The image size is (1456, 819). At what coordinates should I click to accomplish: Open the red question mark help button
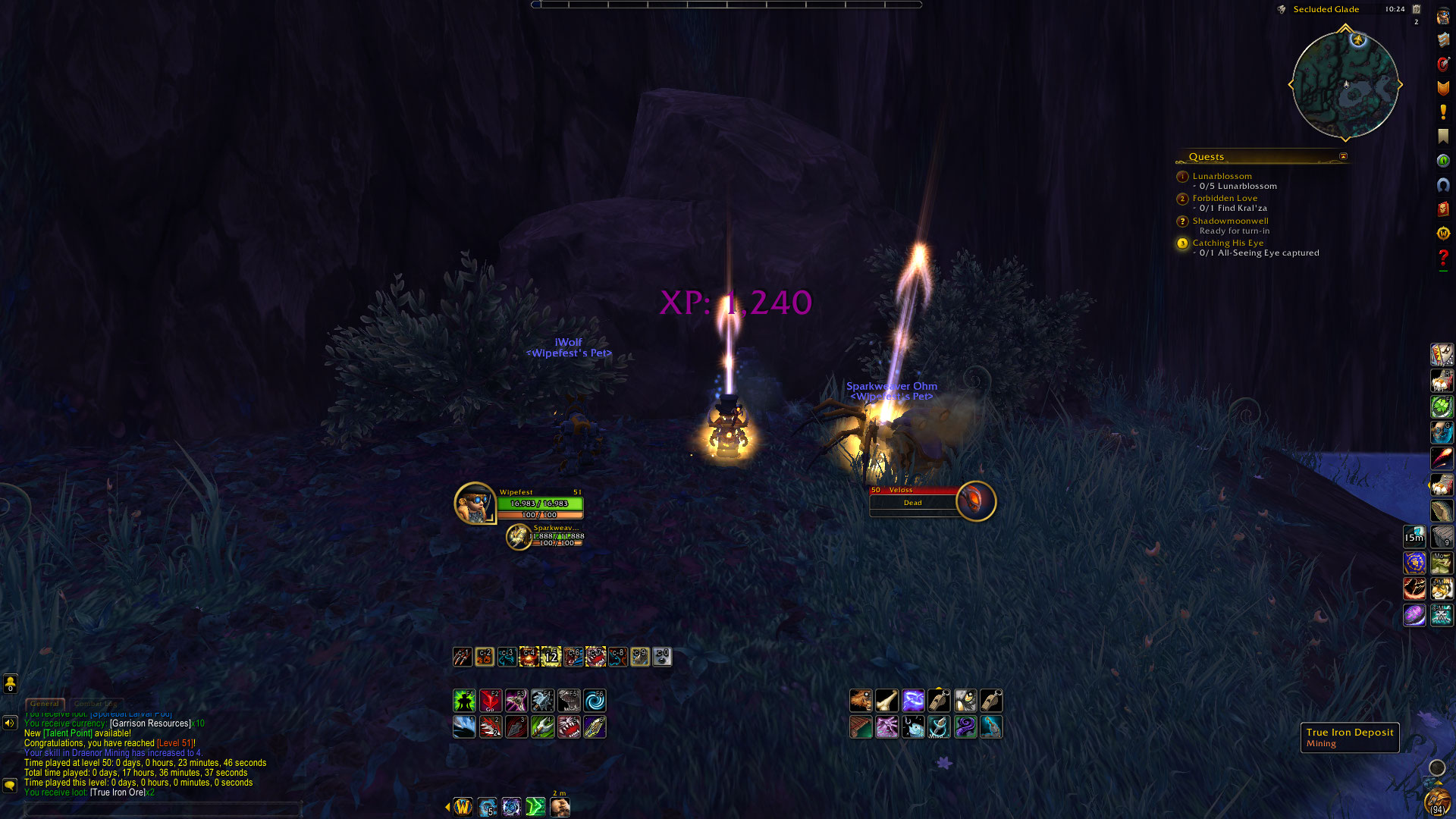[1443, 258]
